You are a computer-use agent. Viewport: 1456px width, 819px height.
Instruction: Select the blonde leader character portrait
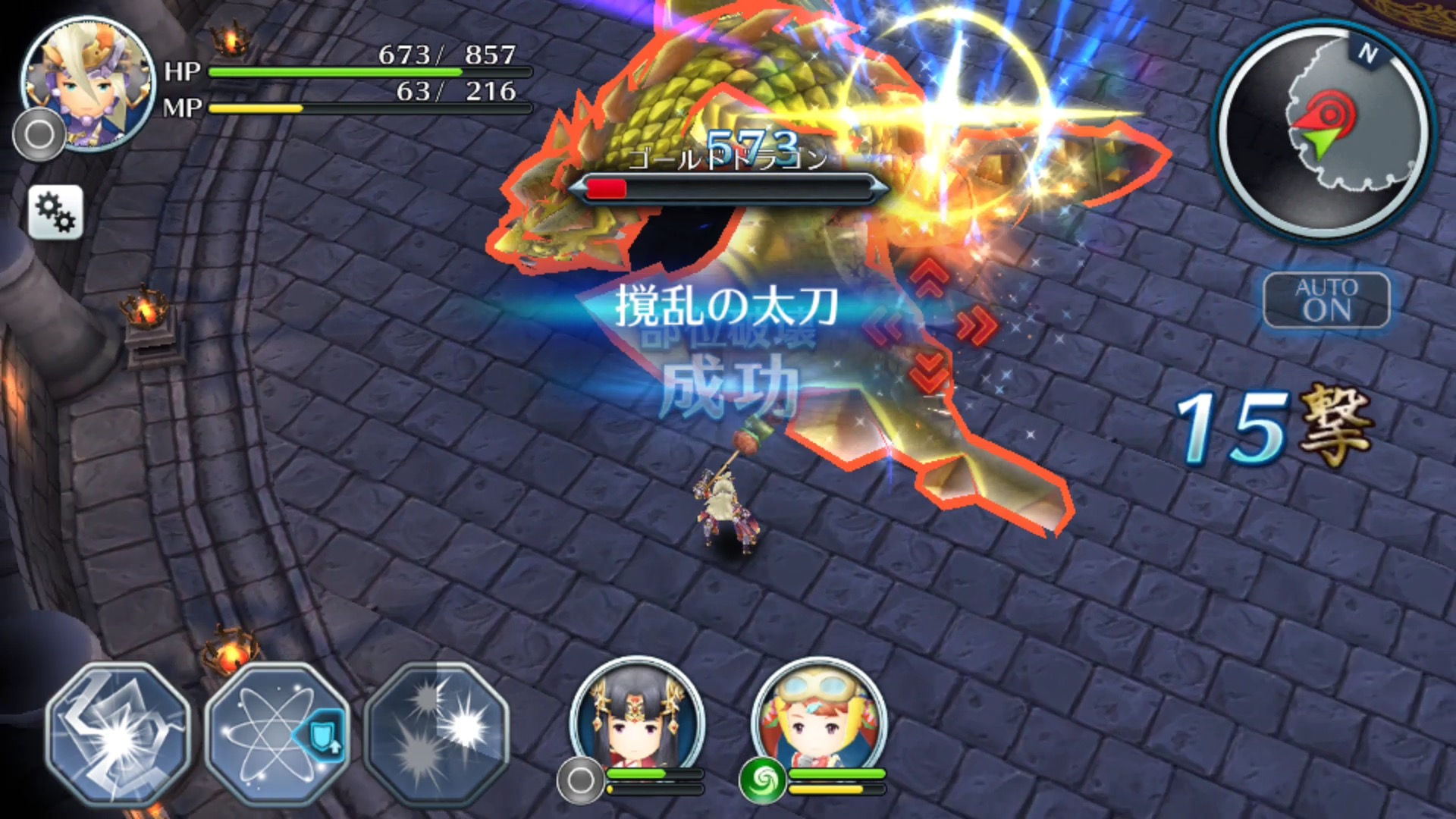click(87, 83)
